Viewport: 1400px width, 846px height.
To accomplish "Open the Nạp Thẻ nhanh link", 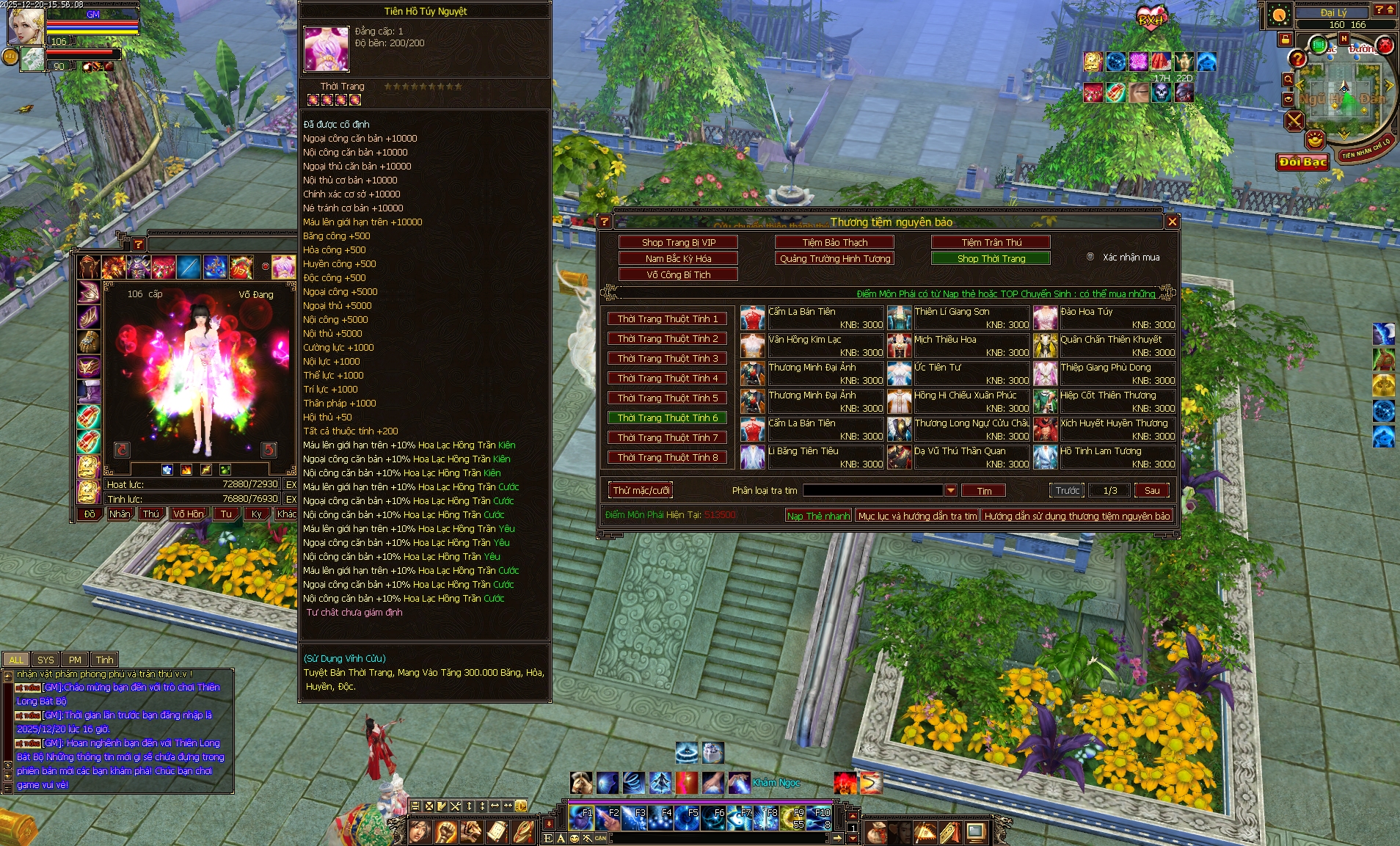I will coord(818,516).
